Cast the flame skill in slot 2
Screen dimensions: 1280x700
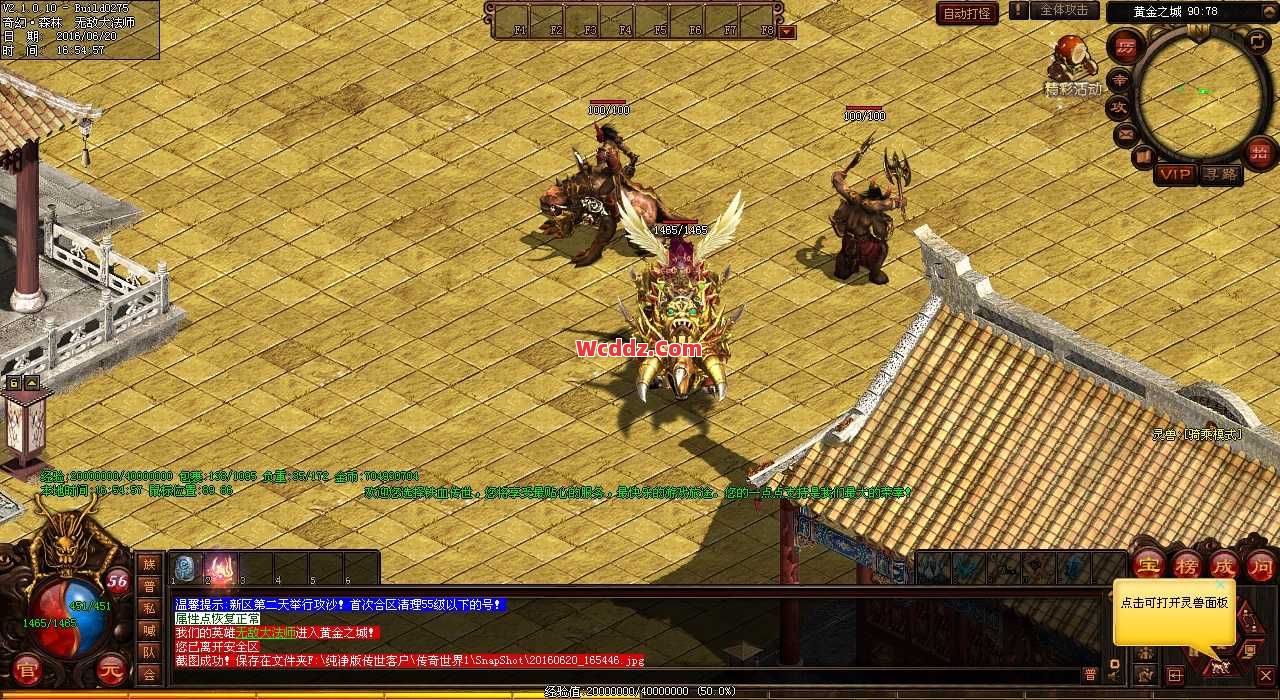[221, 568]
